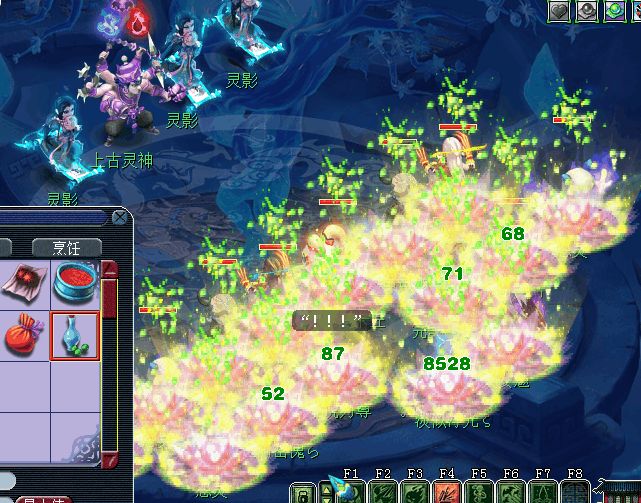Trigger the F3 hotbar skill
The image size is (641, 503).
[415, 492]
